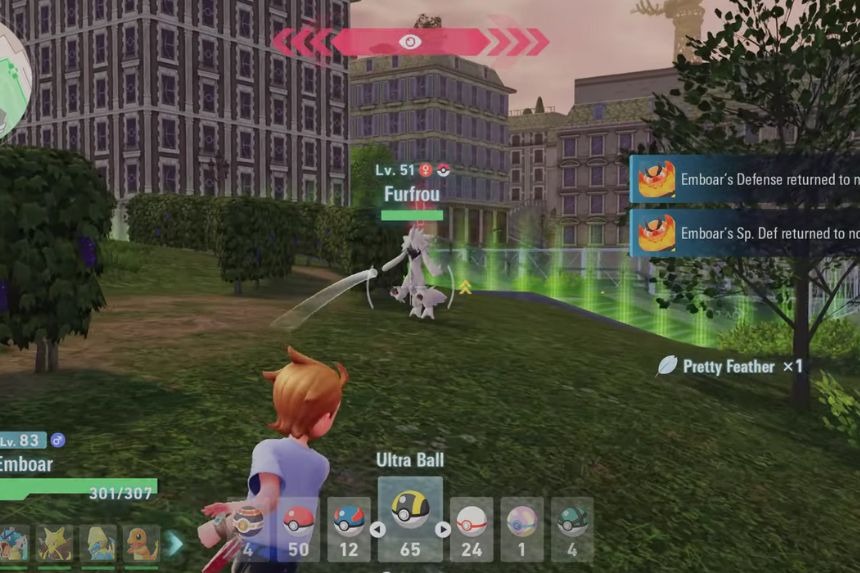
Task: Click the right arrow beside Ultra Ball
Action: click(443, 529)
